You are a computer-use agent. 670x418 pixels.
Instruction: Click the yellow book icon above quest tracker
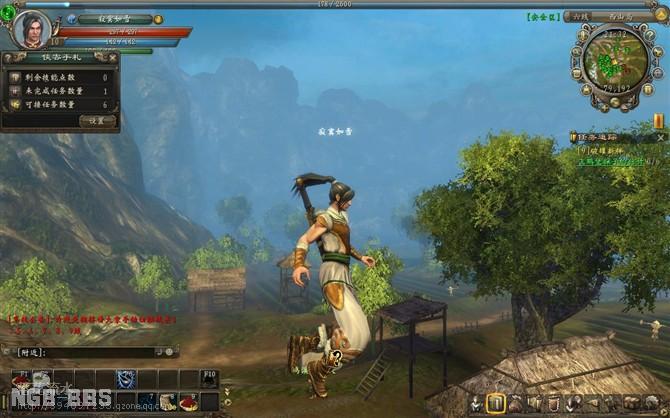pos(658,120)
